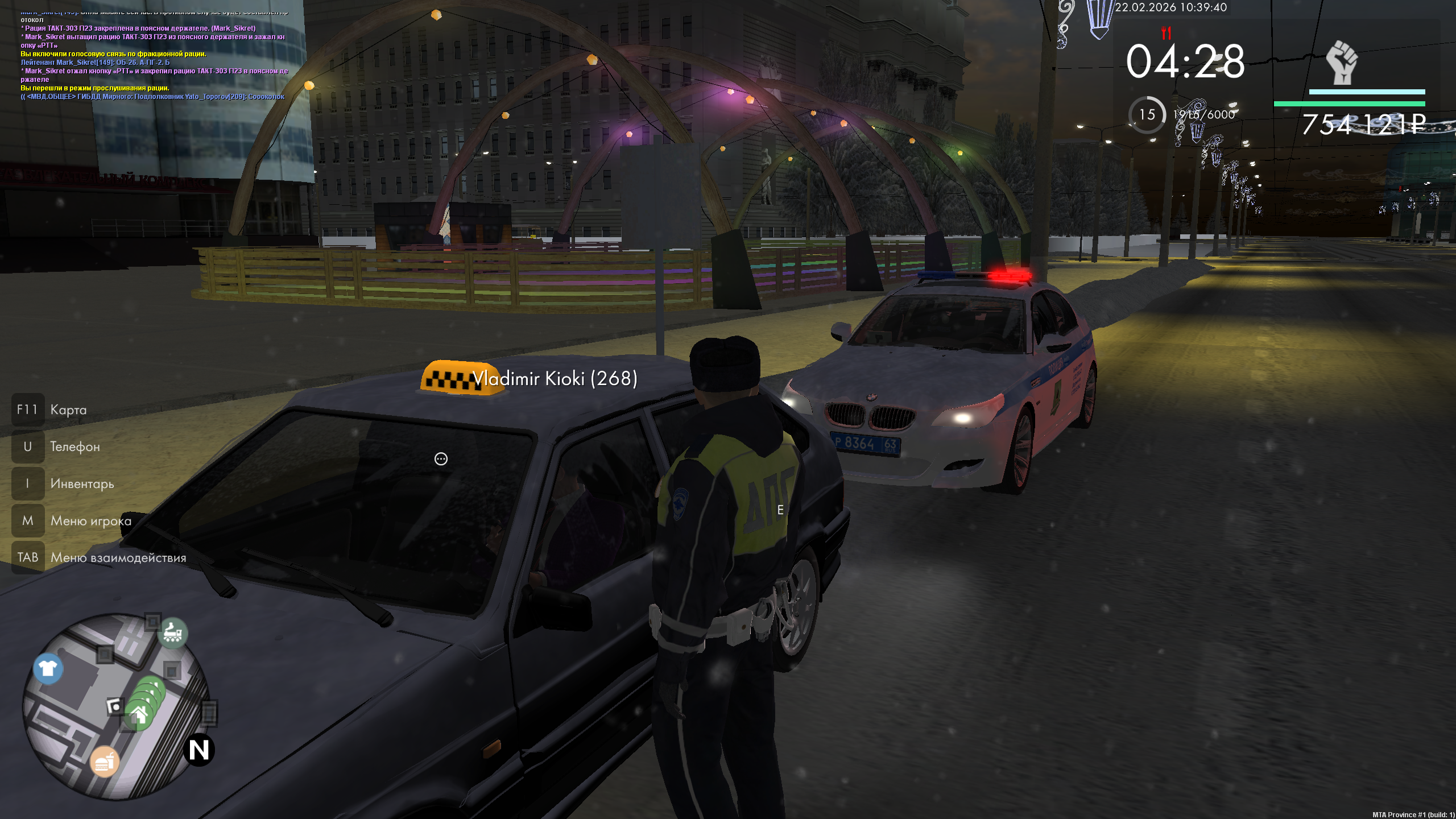Click the fist weapon icon
This screenshot has height=819, width=1456.
point(1342,63)
